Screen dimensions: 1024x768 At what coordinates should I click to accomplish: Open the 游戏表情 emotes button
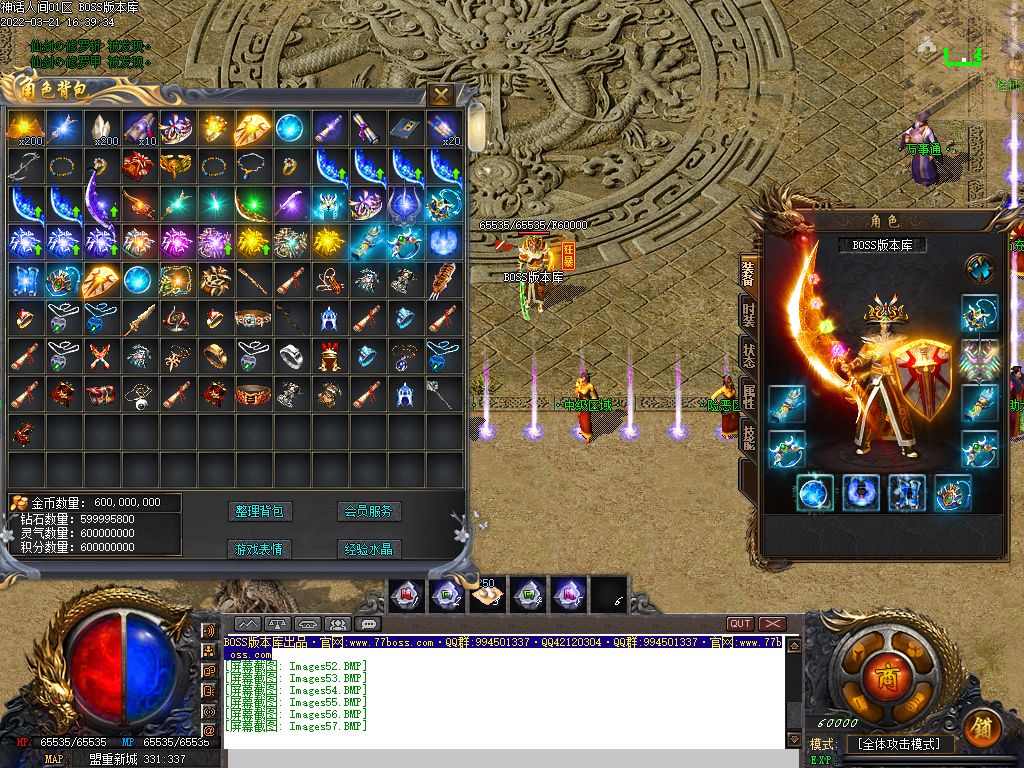260,549
